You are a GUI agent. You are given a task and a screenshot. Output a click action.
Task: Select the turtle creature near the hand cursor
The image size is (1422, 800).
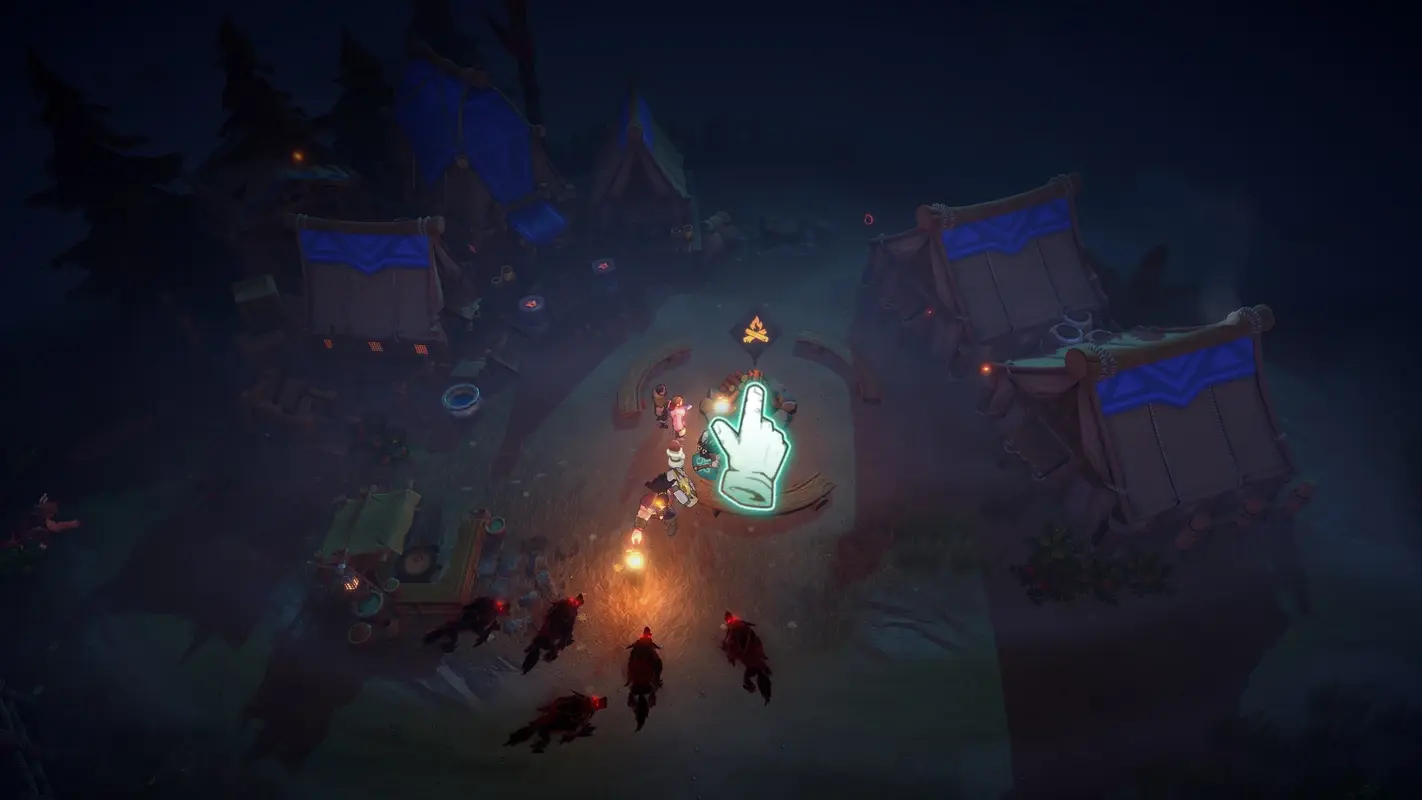[706, 458]
